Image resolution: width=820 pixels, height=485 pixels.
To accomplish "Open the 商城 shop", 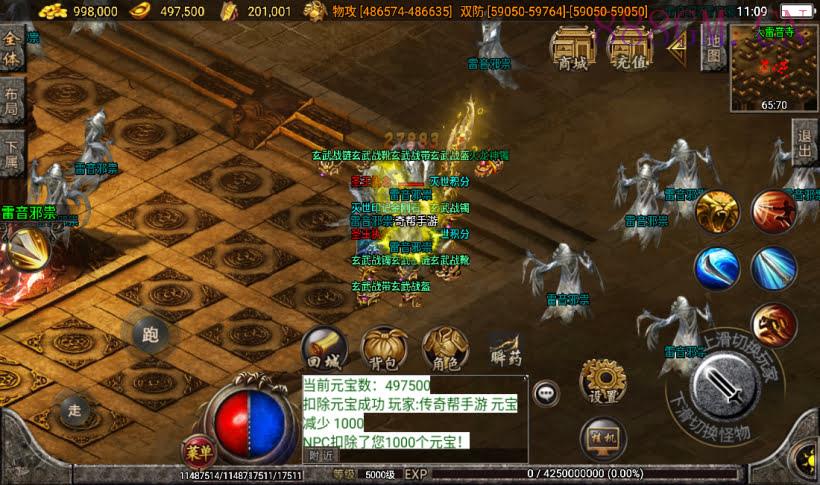I will (573, 48).
